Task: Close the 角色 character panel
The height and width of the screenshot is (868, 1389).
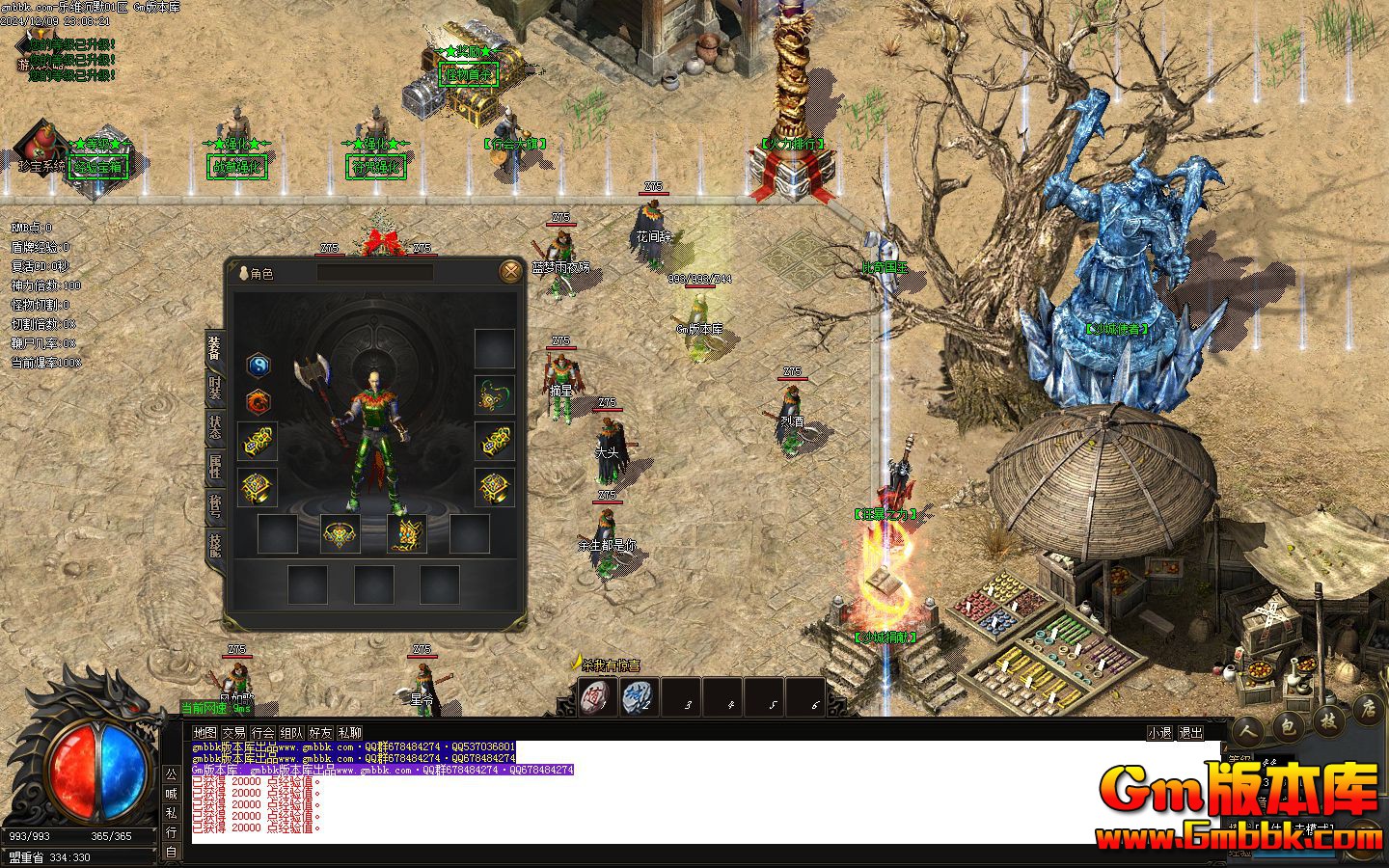Action: 510,272
